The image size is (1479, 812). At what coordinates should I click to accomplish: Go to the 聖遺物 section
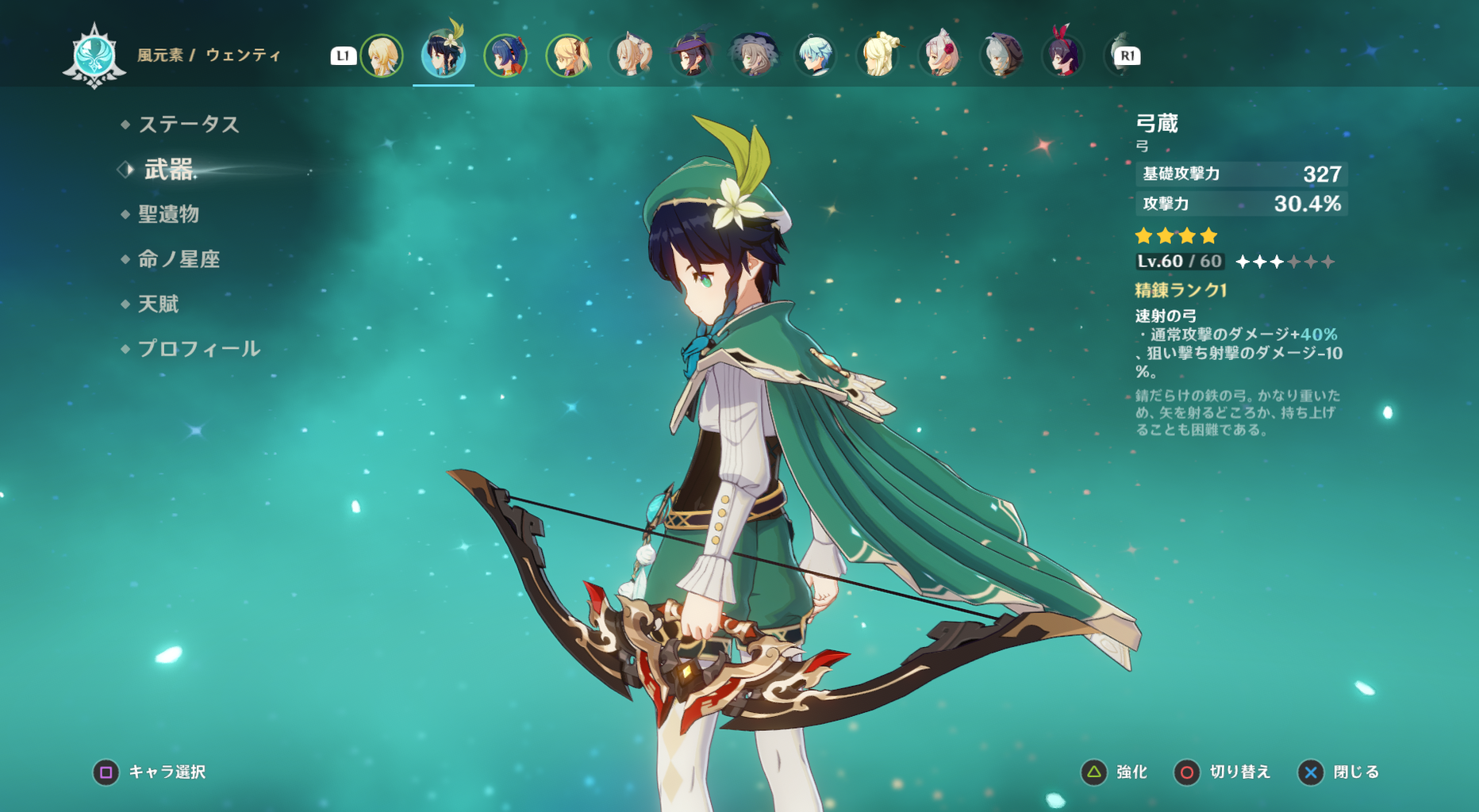pos(168,214)
